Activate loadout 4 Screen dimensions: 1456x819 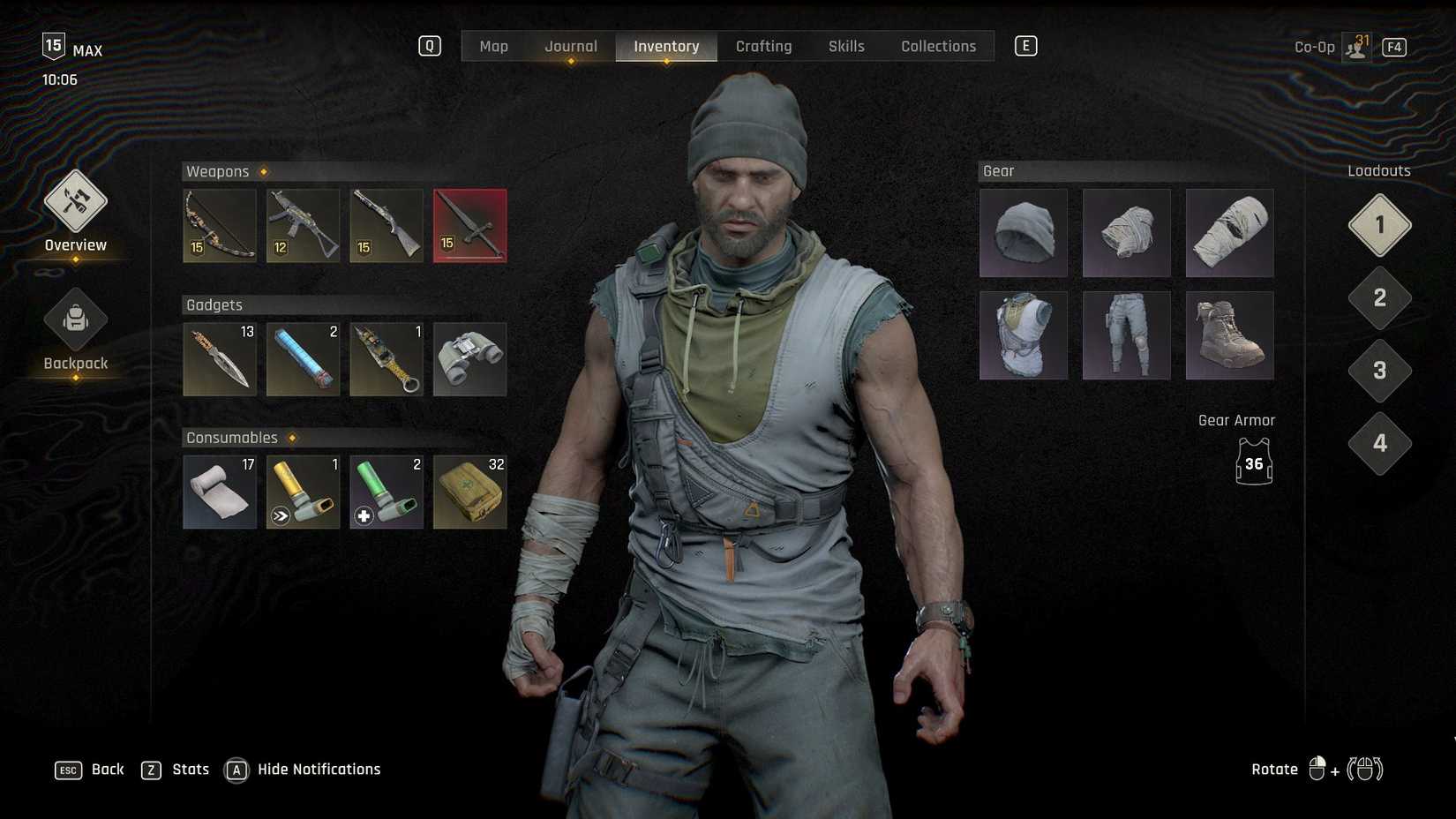[x=1379, y=444]
